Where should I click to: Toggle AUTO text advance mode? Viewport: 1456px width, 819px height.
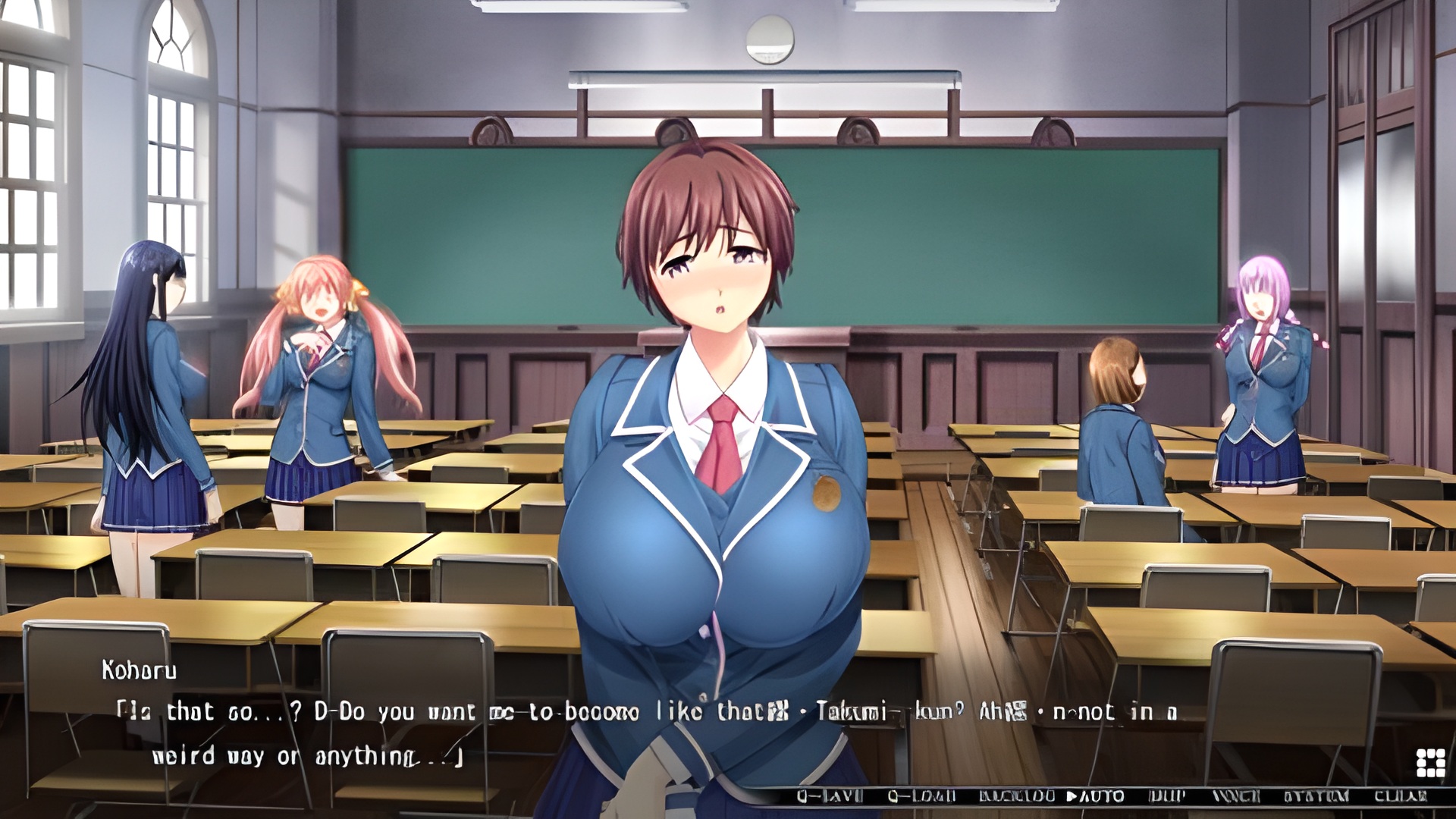click(1096, 796)
